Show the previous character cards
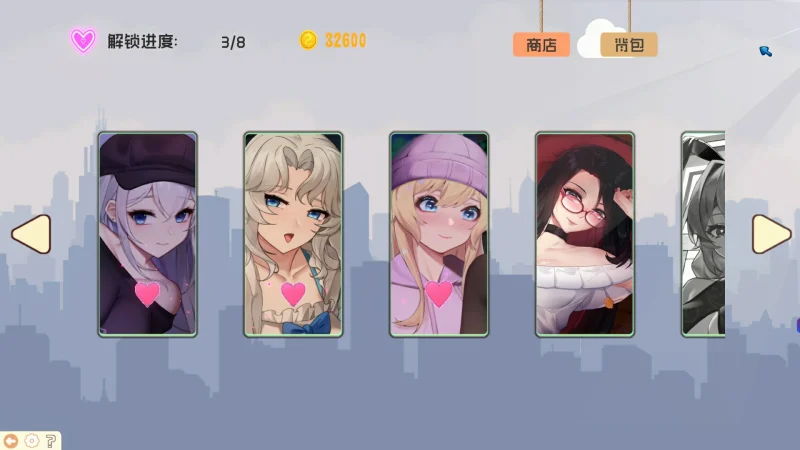 point(30,234)
